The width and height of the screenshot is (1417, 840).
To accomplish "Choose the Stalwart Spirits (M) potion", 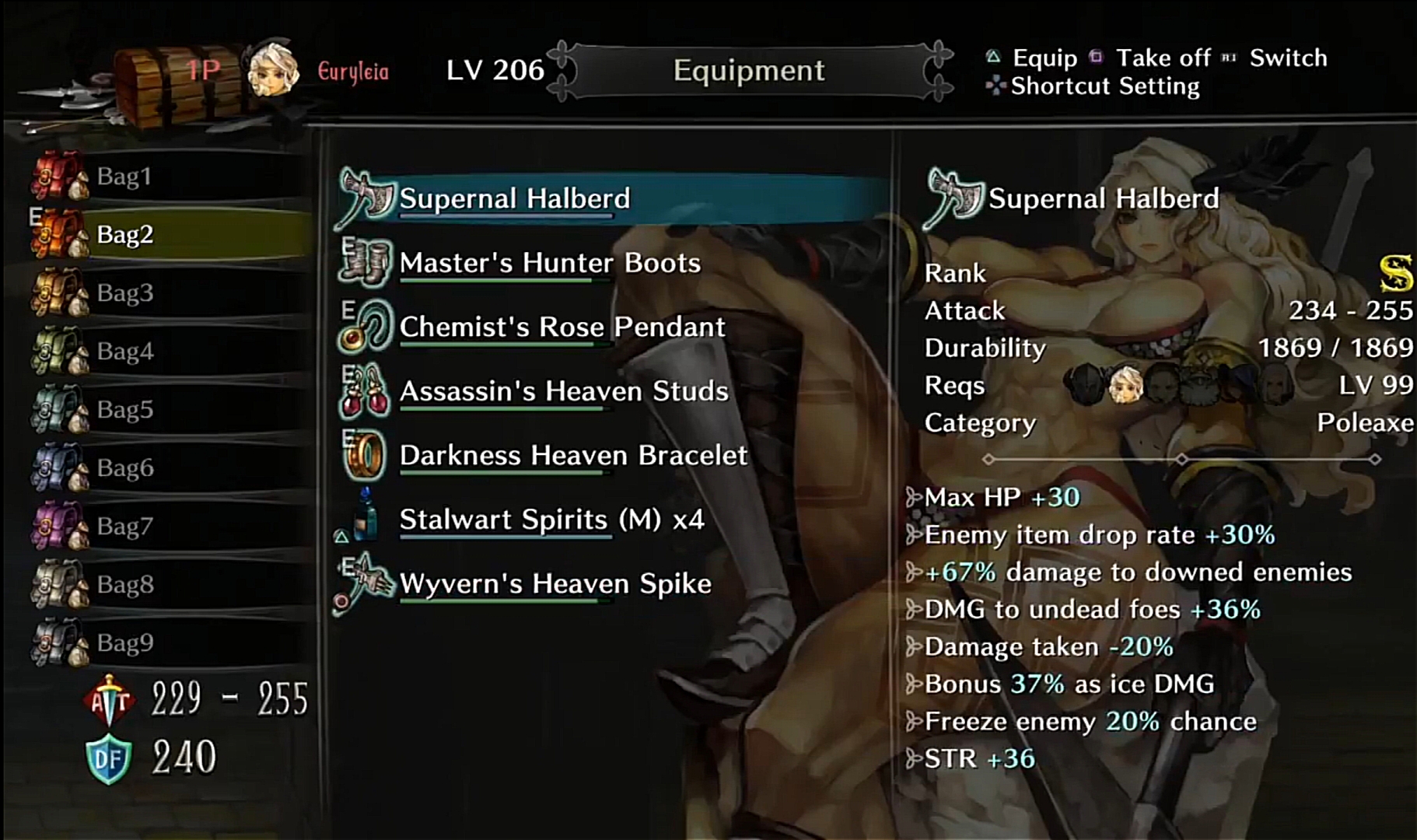I will pyautogui.click(x=551, y=519).
